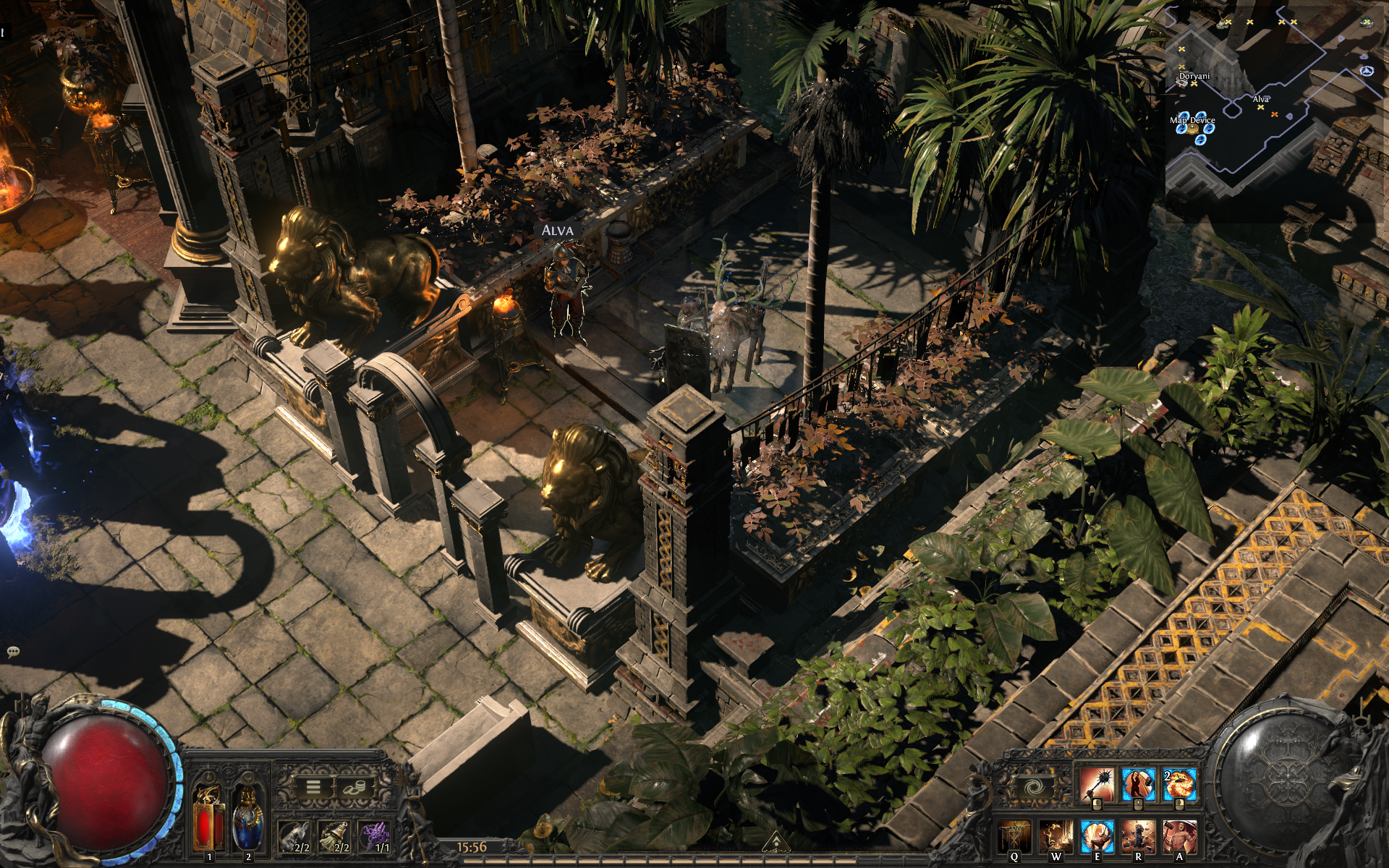
Task: Activate the stone totem skill
Action: tap(1138, 837)
